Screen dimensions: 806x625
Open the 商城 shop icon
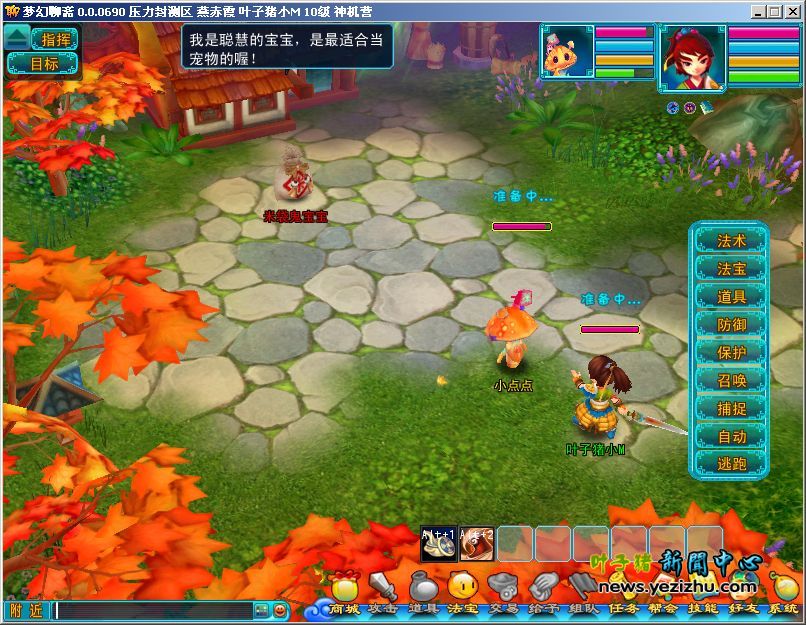point(344,590)
